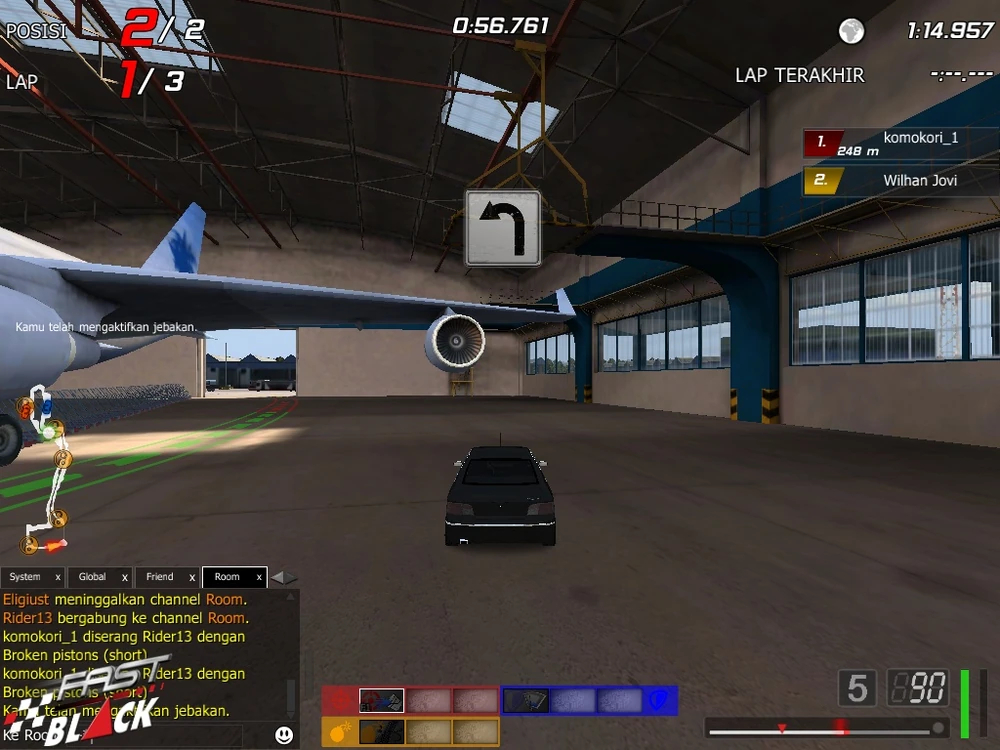Close the Friend chat tab
Viewport: 1000px width, 750px height.
coord(191,578)
